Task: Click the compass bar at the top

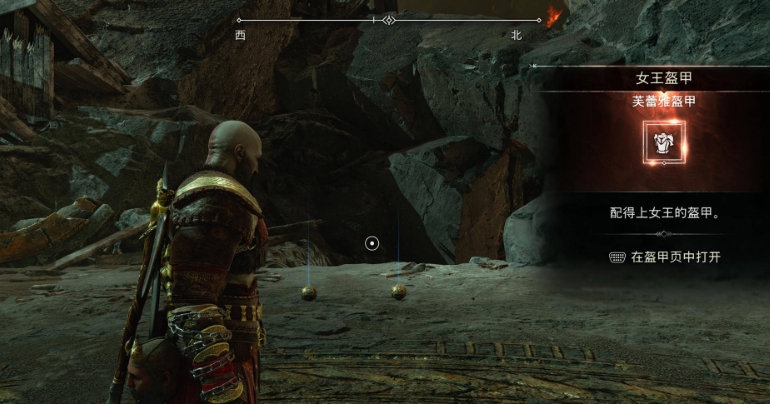Action: (390, 20)
